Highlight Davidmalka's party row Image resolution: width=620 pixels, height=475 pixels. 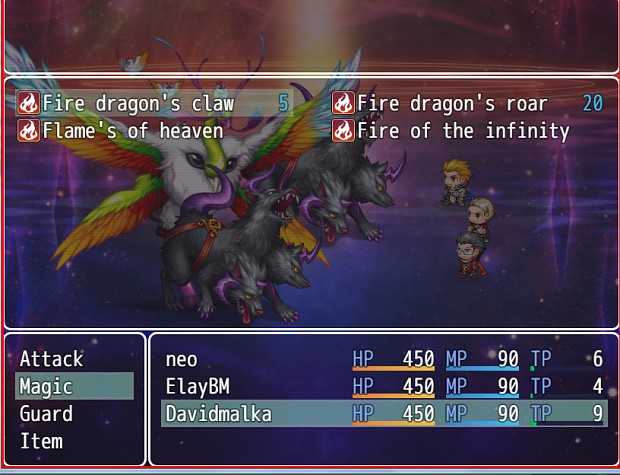384,413
